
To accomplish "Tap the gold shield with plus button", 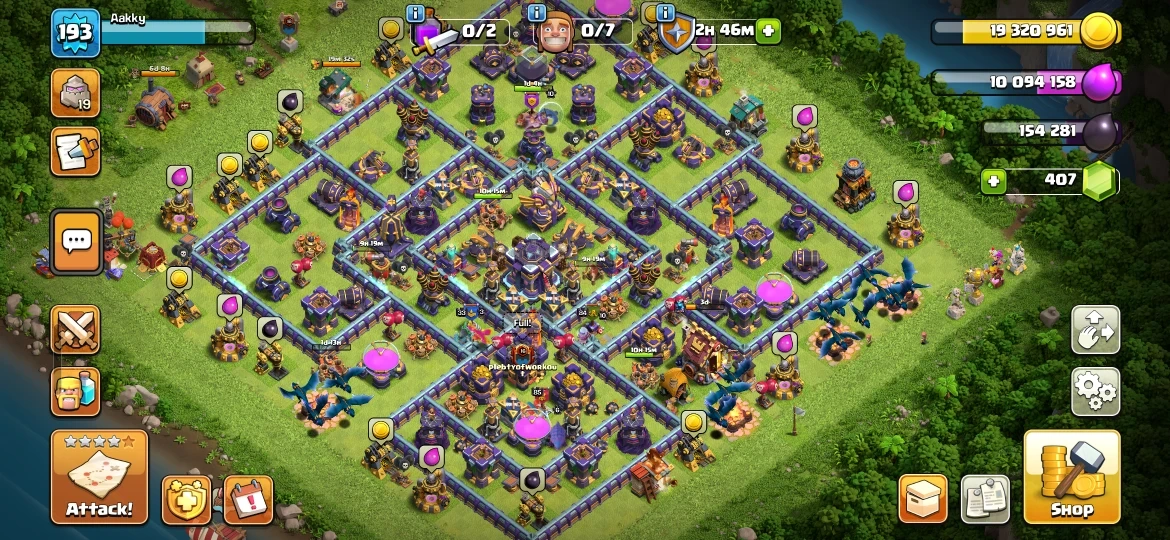I will pos(186,499).
